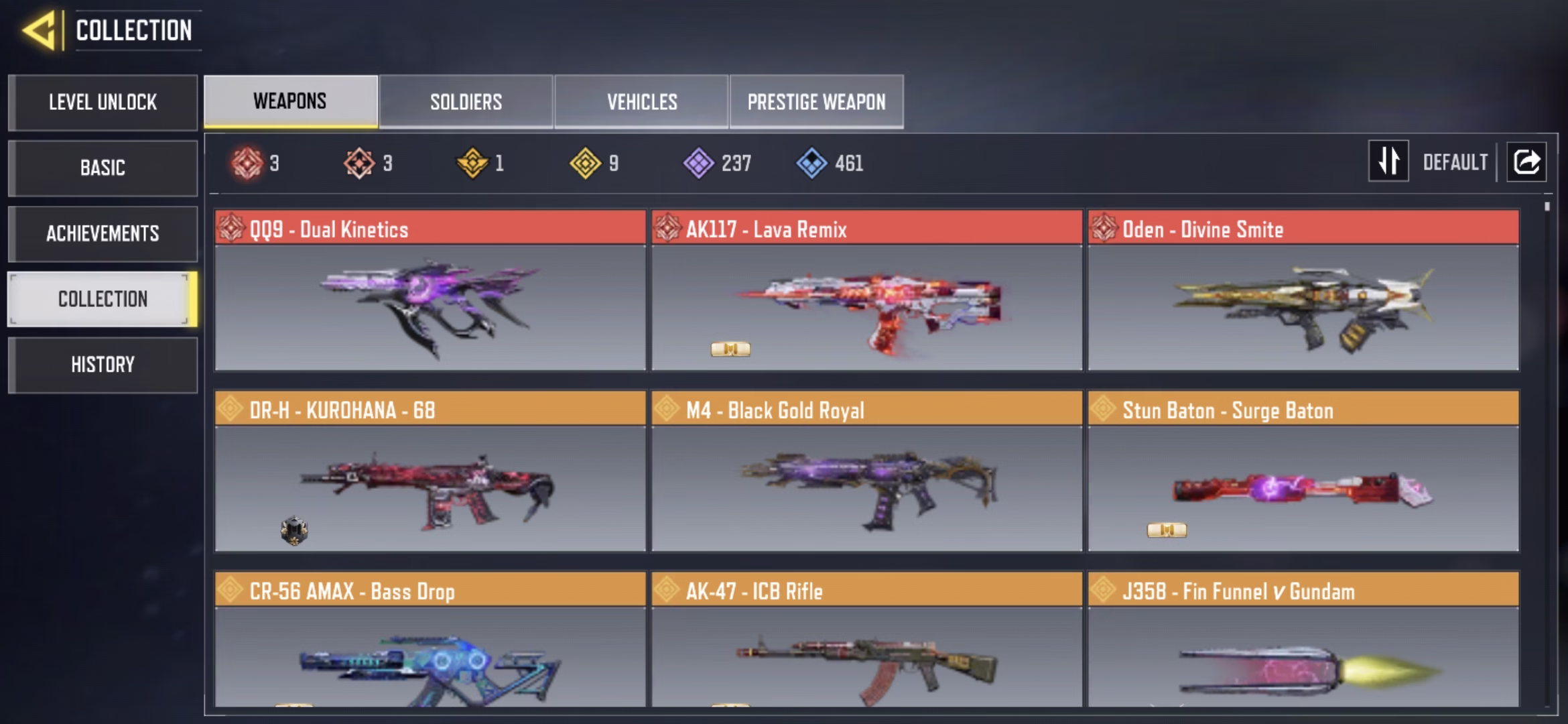Image resolution: width=1568 pixels, height=724 pixels.
Task: Select the Collection menu entry
Action: pyautogui.click(x=103, y=299)
